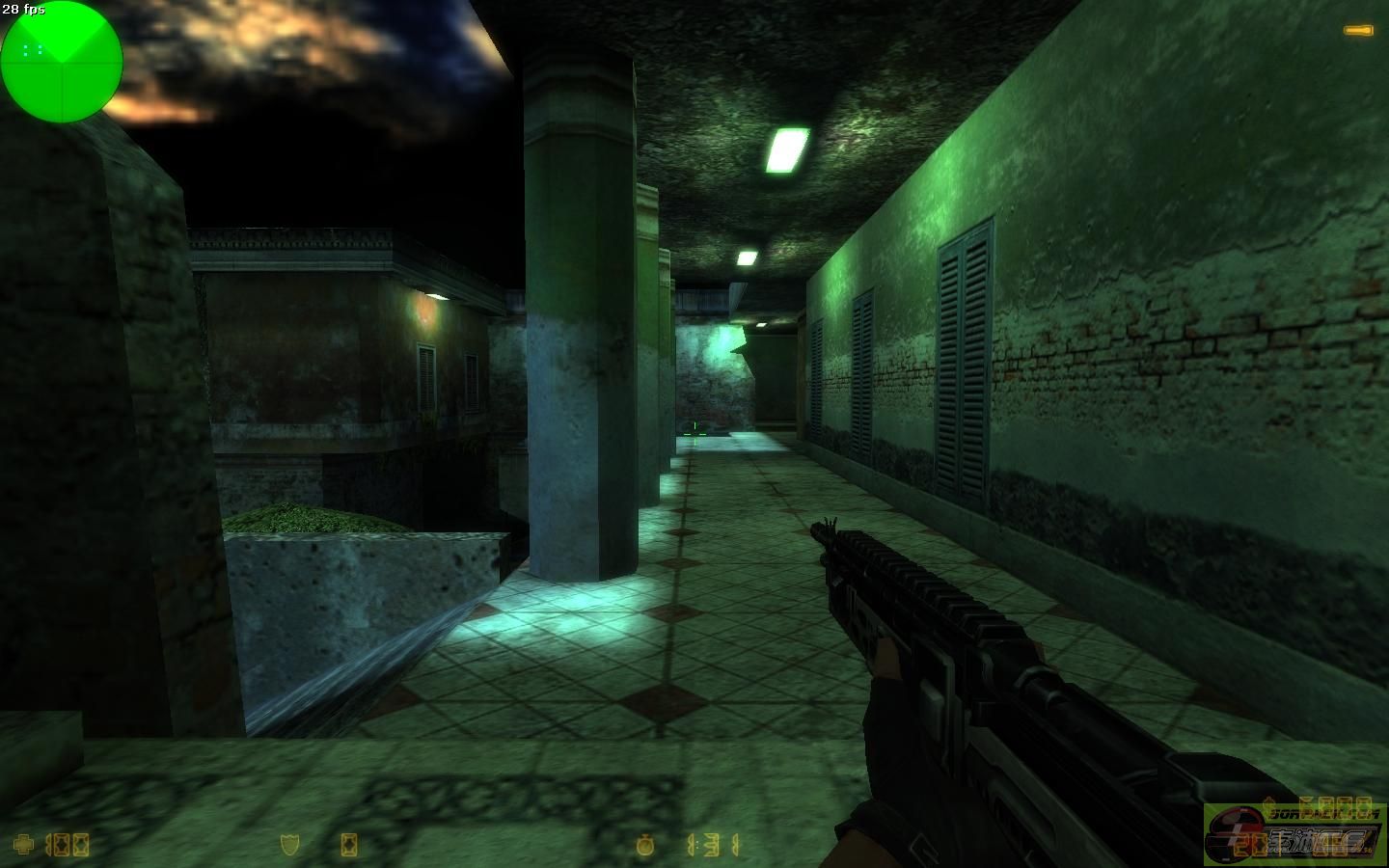
Task: Click the green circular radar
Action: [x=61, y=62]
